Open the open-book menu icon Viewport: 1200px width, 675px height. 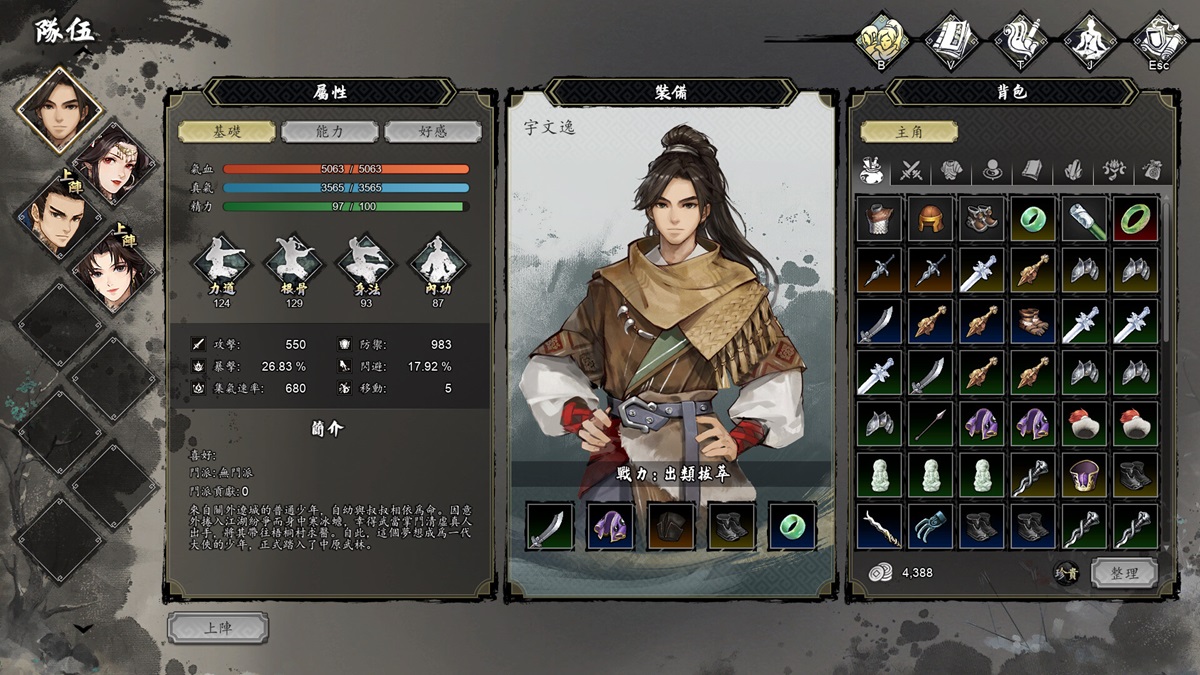coord(951,40)
